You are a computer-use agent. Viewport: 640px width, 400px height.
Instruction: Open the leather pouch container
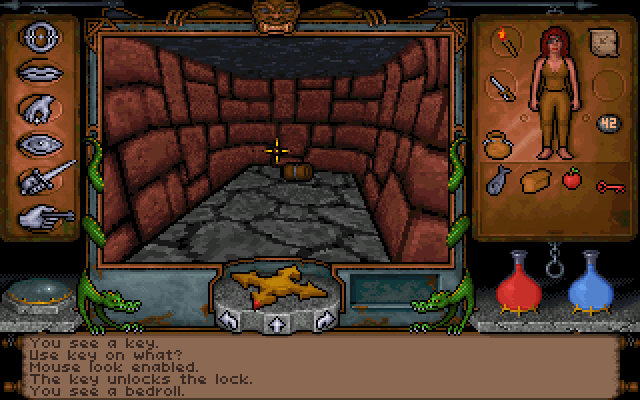498,146
